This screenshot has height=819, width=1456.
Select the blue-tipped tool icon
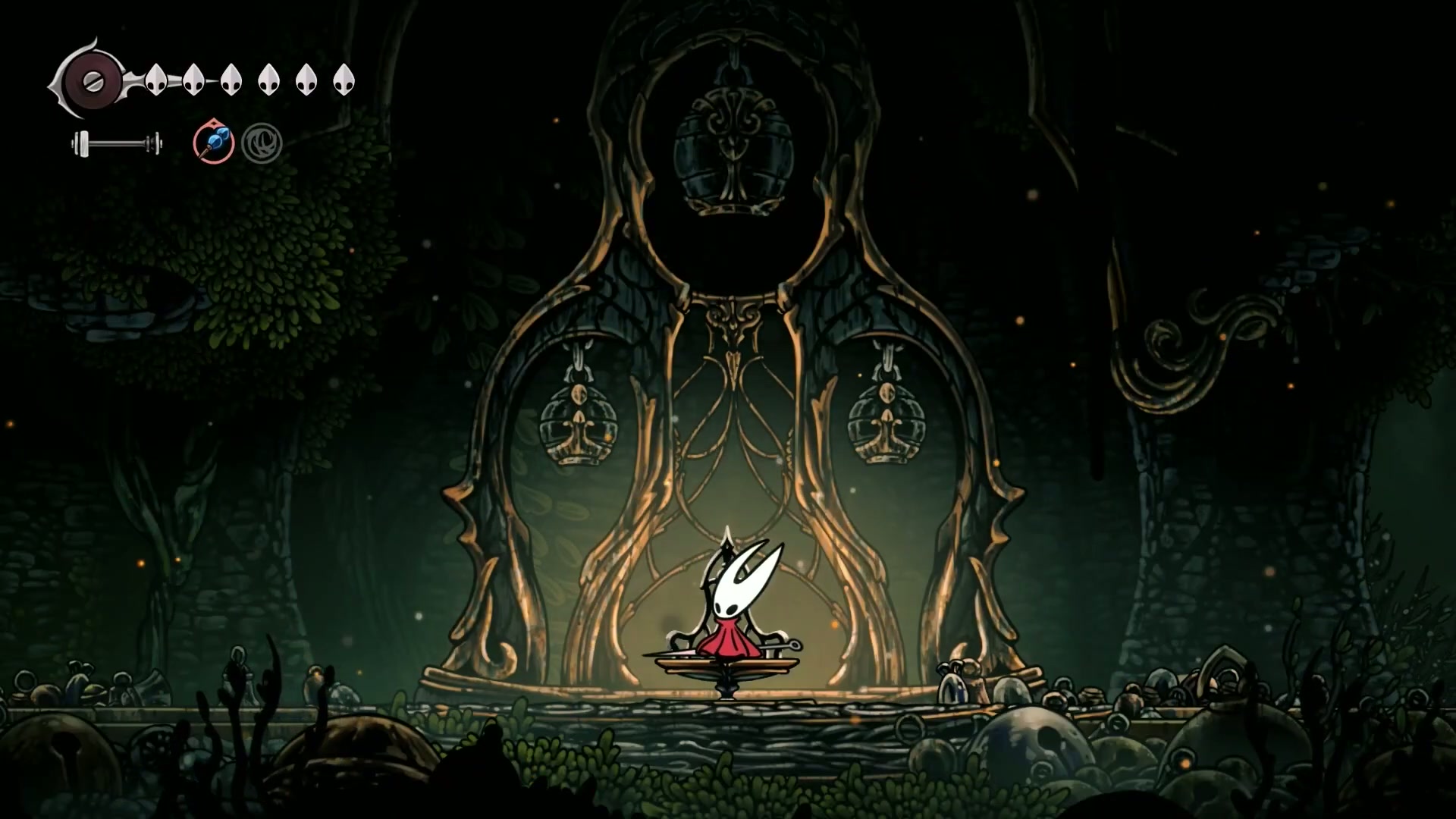coord(213,142)
